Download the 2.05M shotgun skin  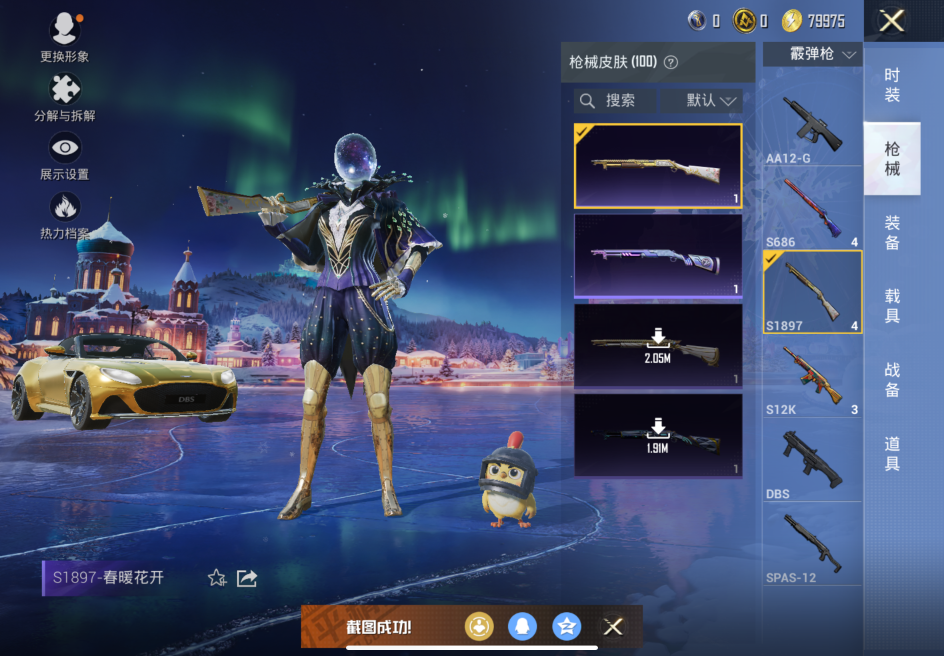pos(657,344)
